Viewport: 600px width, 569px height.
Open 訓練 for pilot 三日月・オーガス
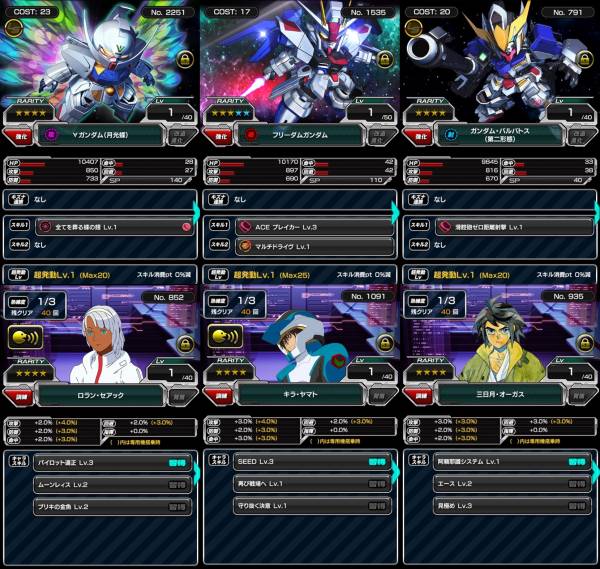416,395
